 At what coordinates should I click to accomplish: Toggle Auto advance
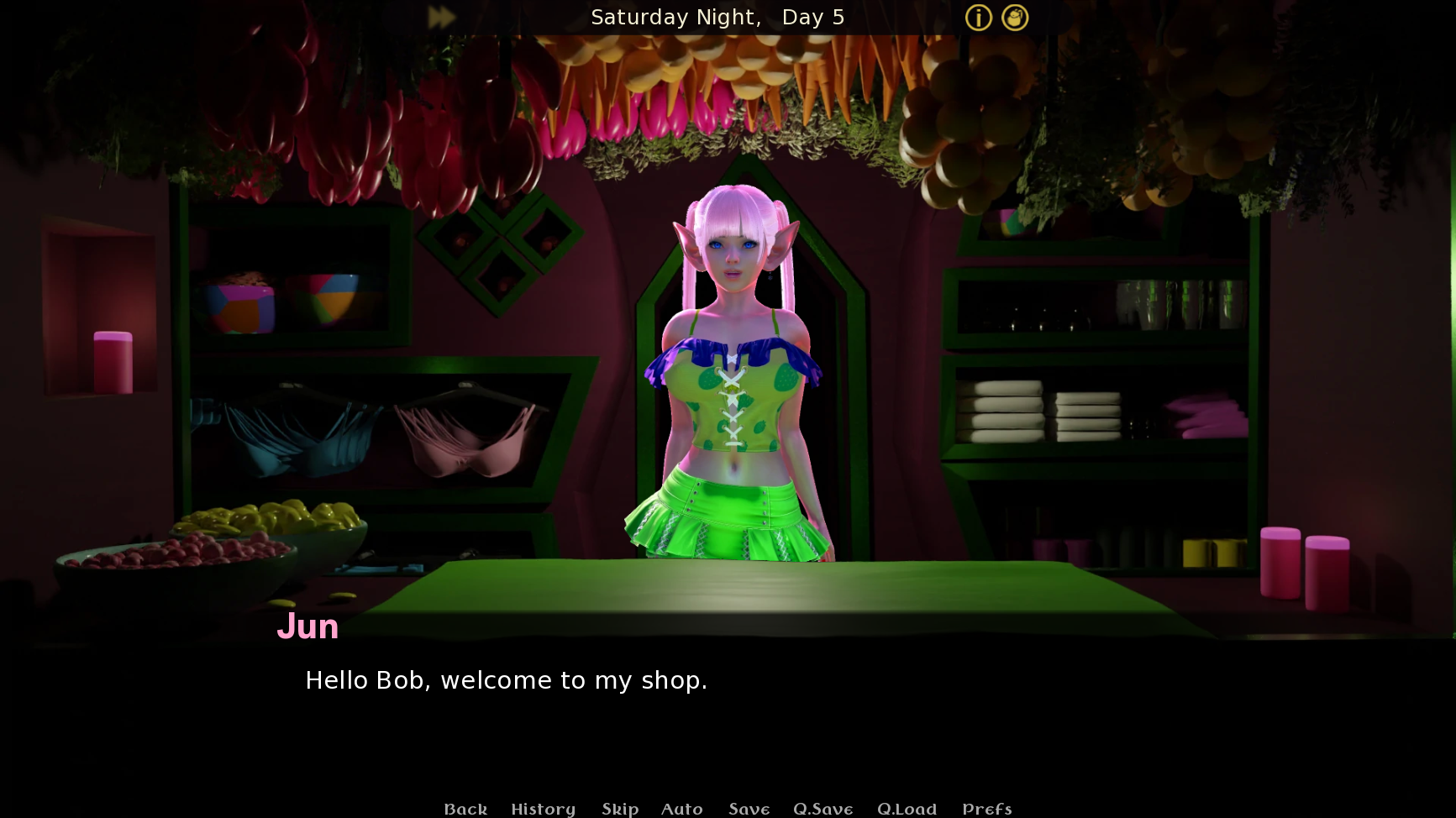tap(681, 809)
